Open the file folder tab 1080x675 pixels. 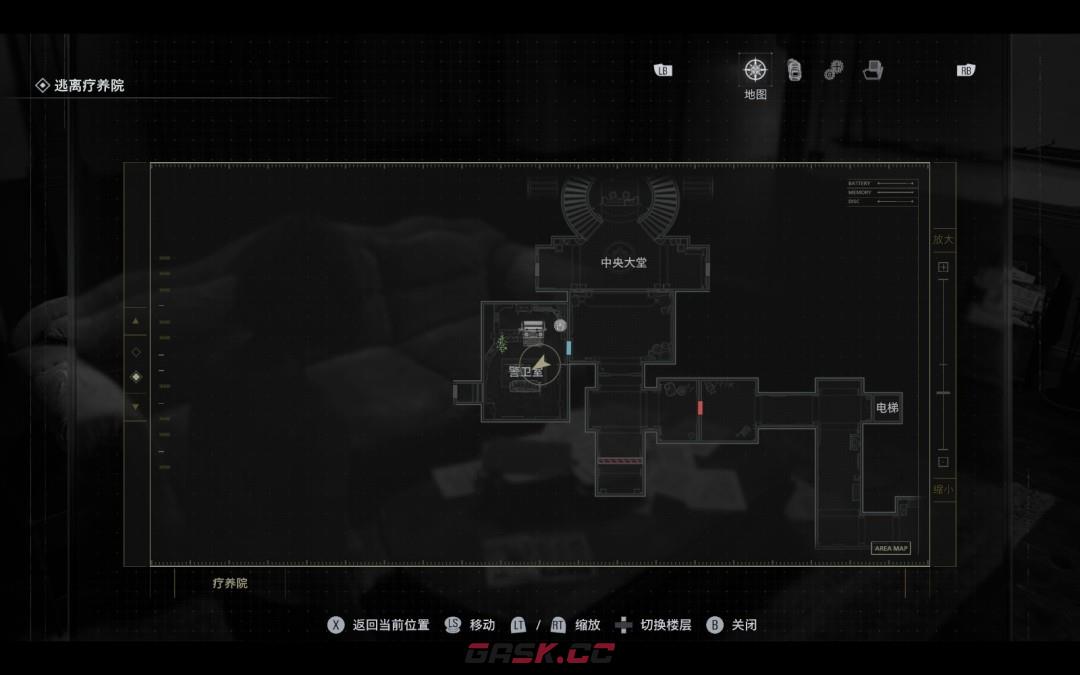[x=873, y=70]
